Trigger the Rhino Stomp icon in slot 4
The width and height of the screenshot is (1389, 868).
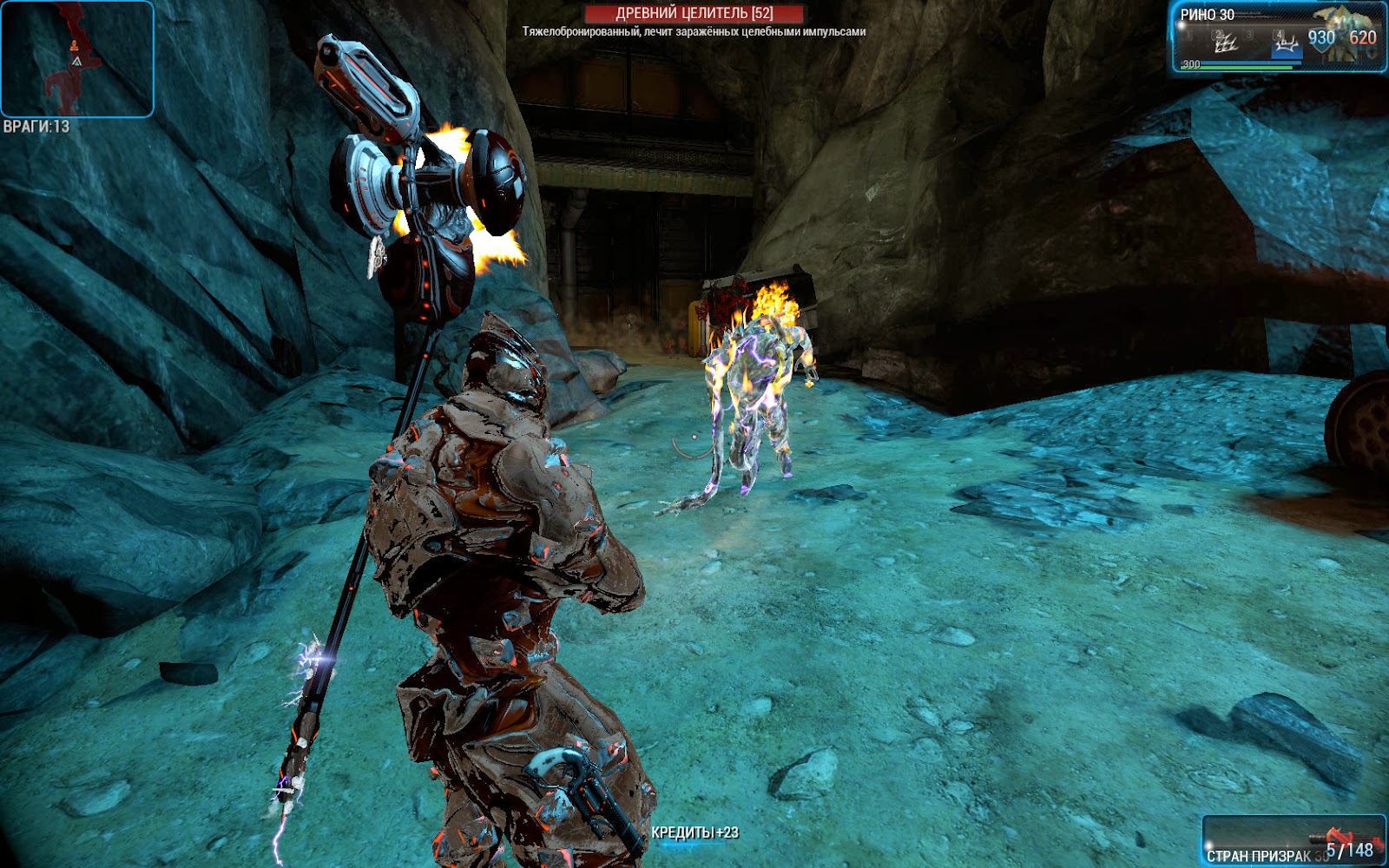click(1286, 43)
